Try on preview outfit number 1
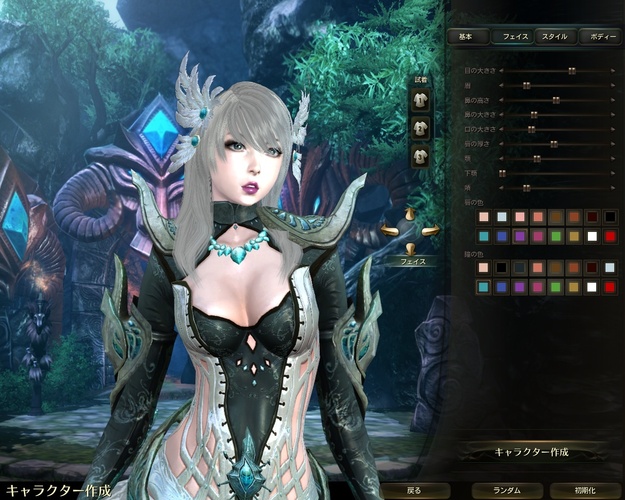 coord(420,100)
